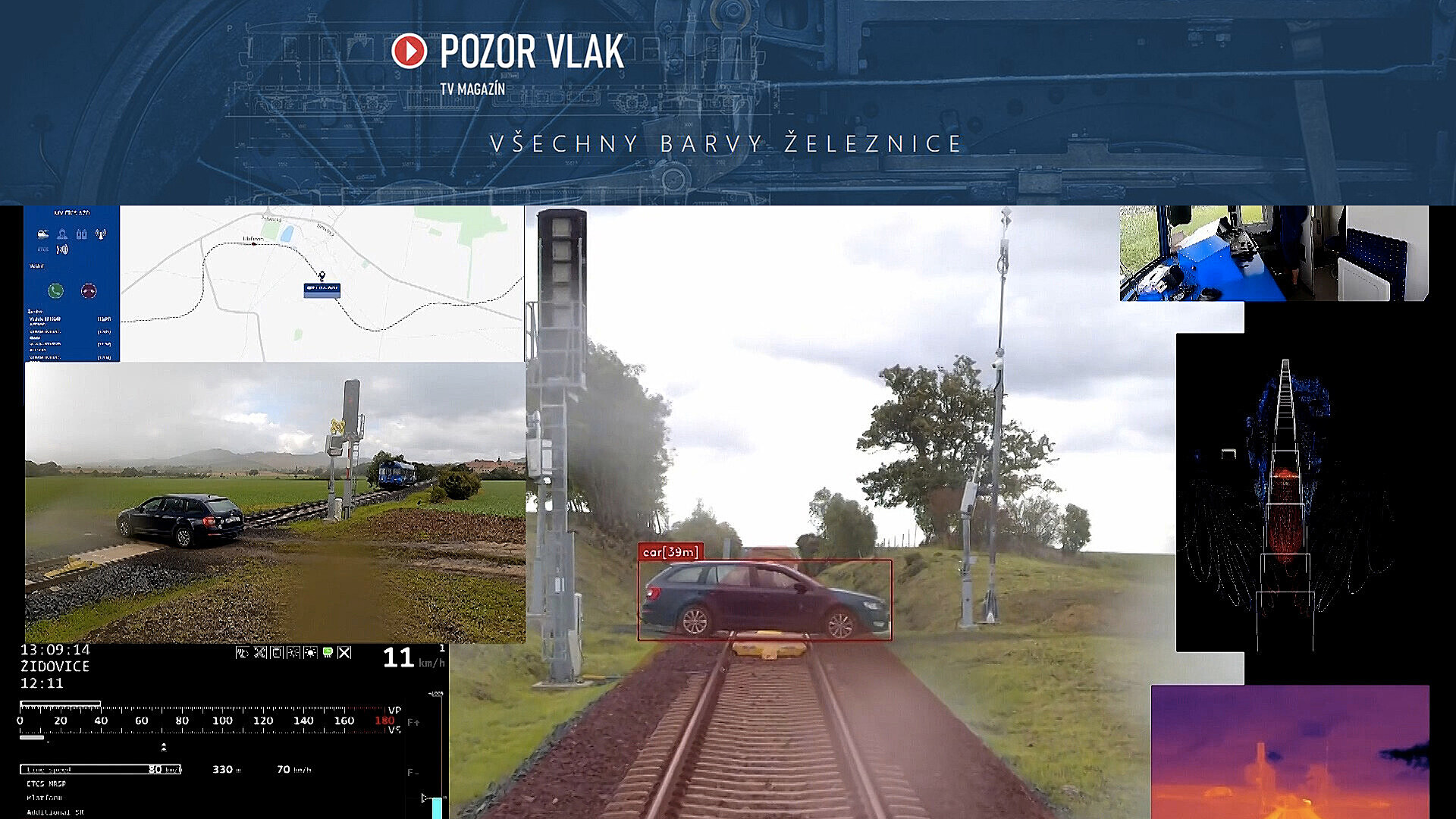
Task: Click the green indicator icon in toolbar
Action: pos(328,652)
